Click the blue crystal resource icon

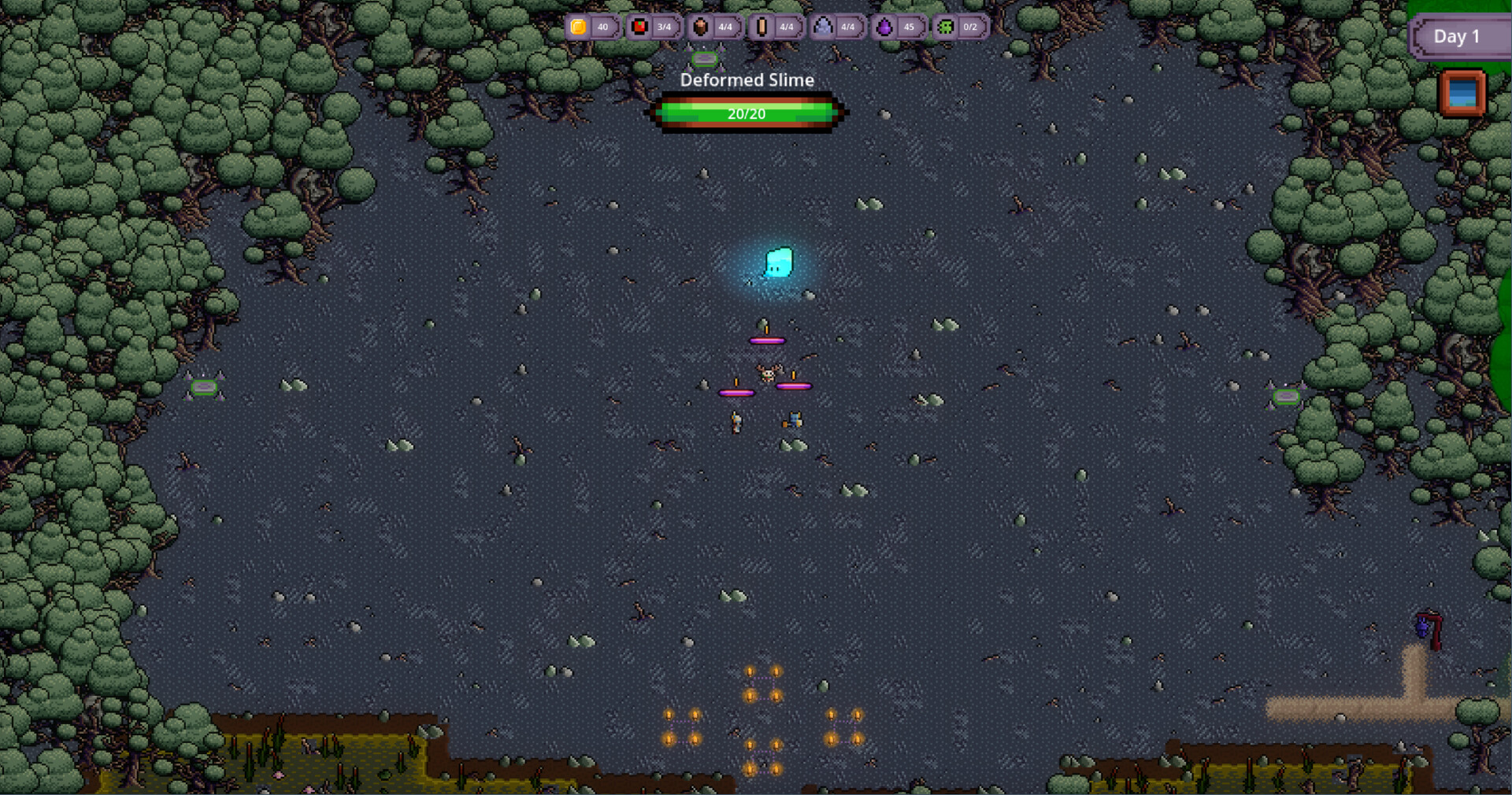(x=822, y=28)
